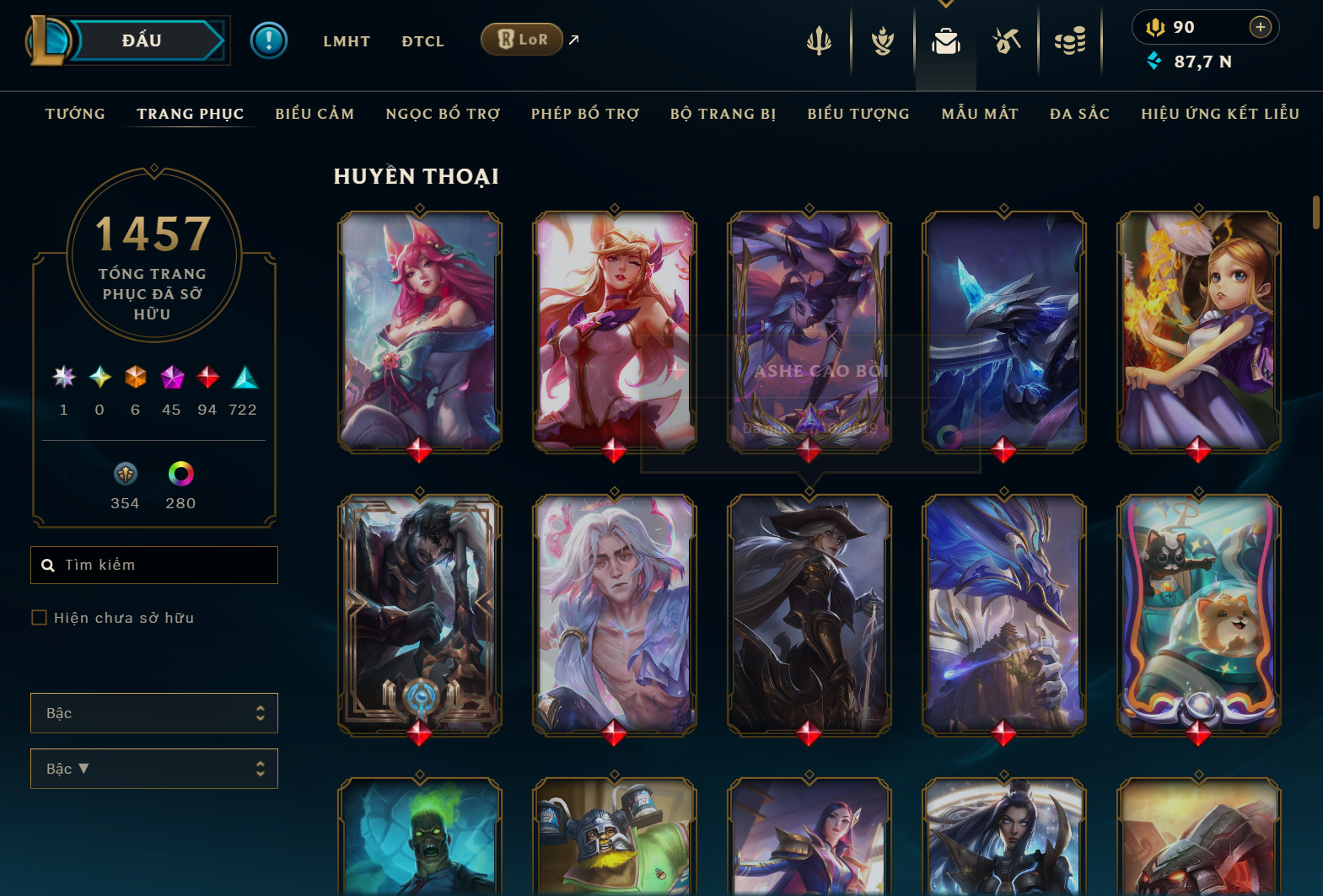
Task: Switch to the MẪU MẮT tab
Action: coord(980,113)
